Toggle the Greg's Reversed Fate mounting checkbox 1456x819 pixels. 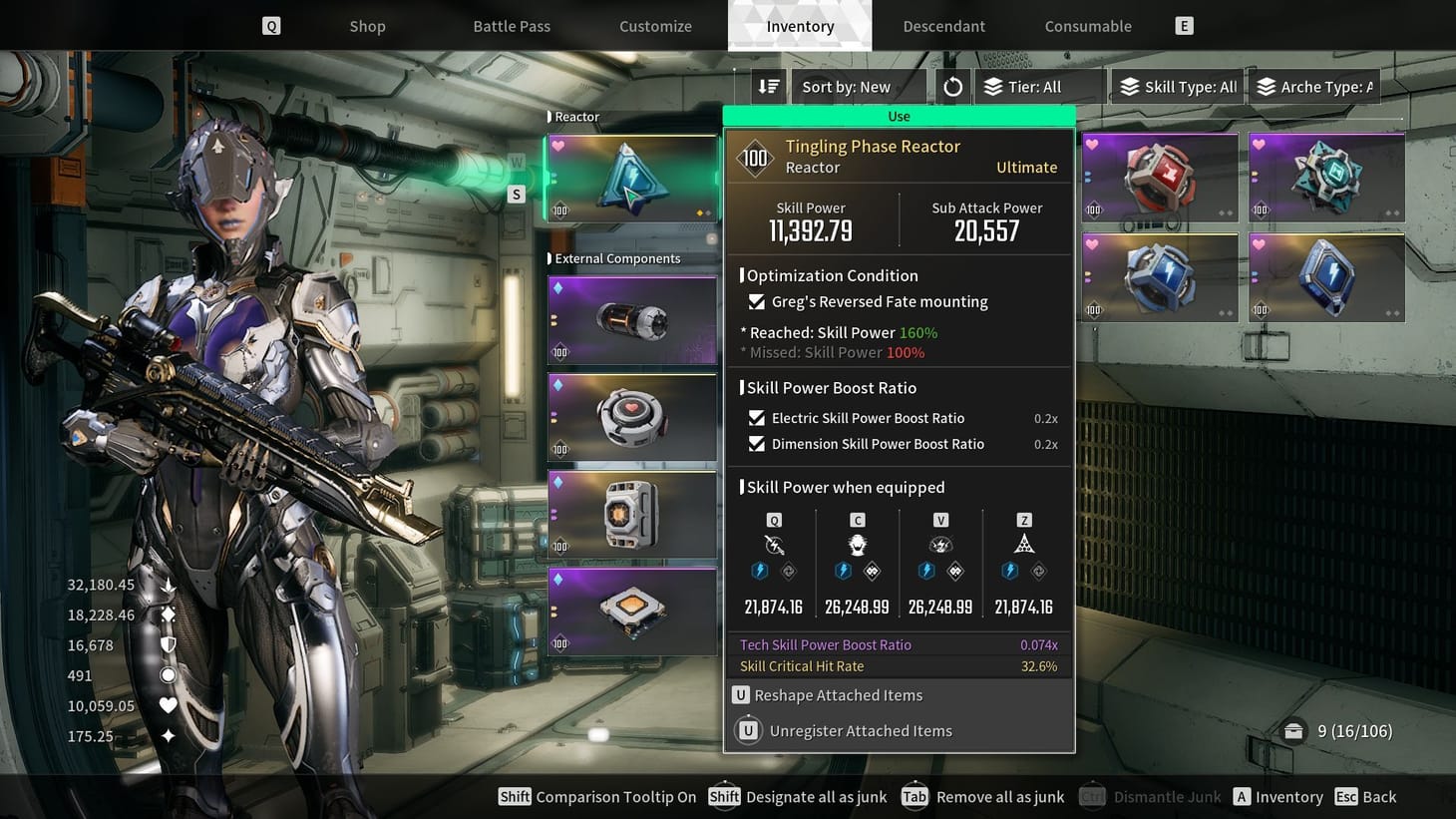tap(756, 301)
